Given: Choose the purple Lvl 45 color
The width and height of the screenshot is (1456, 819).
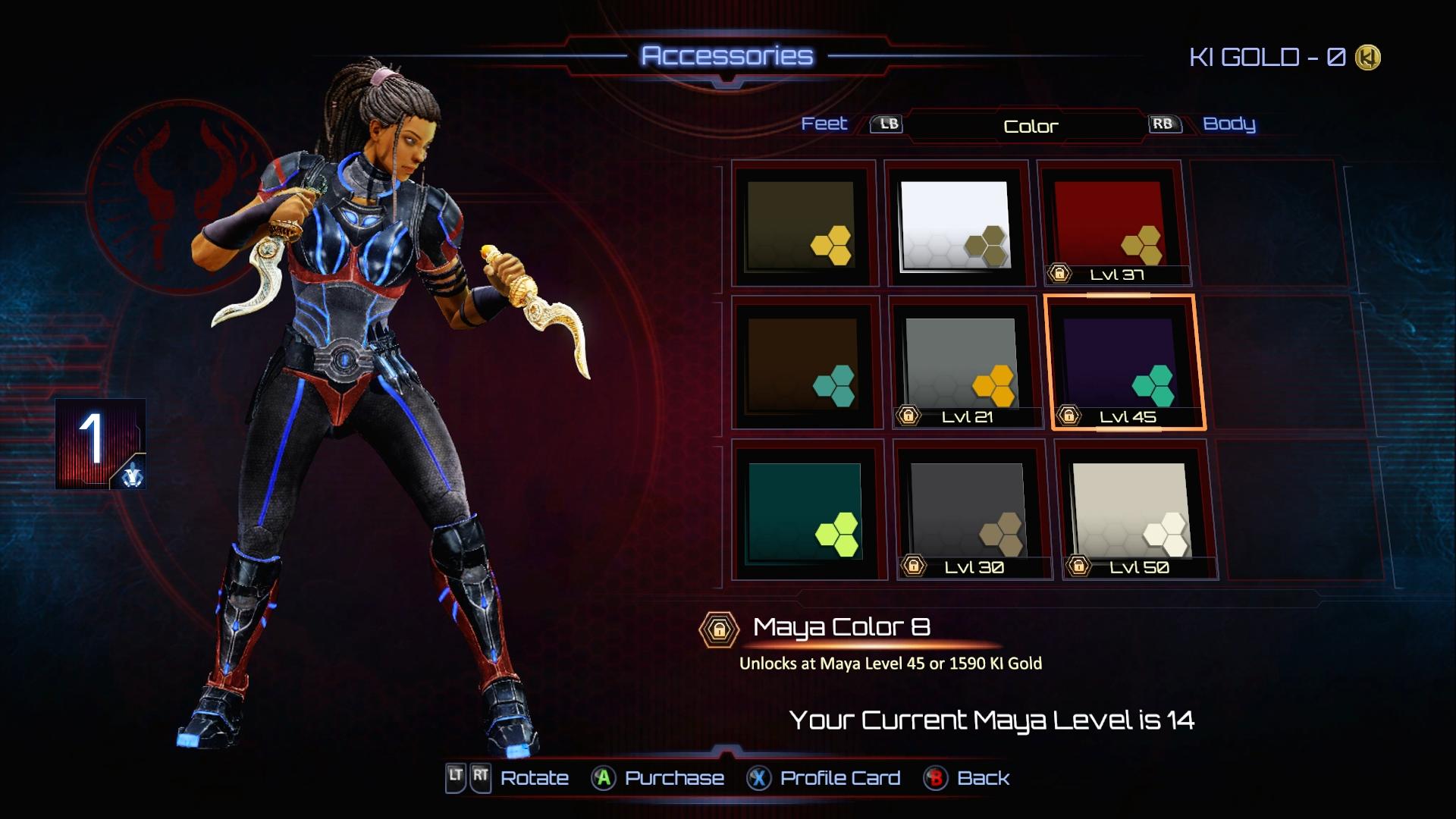Looking at the screenshot, I should coord(1122,362).
